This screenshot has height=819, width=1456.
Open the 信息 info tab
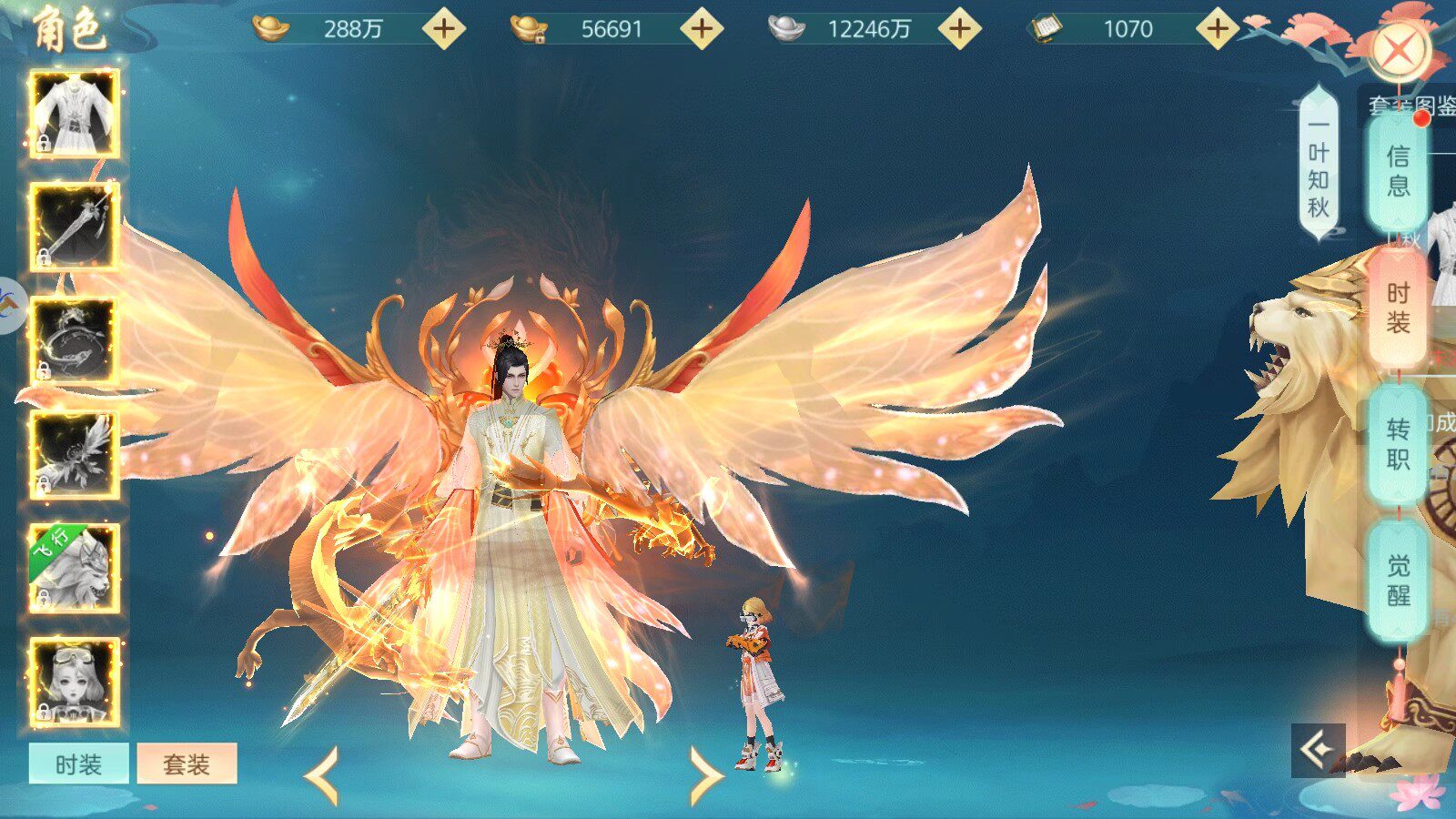1398,171
